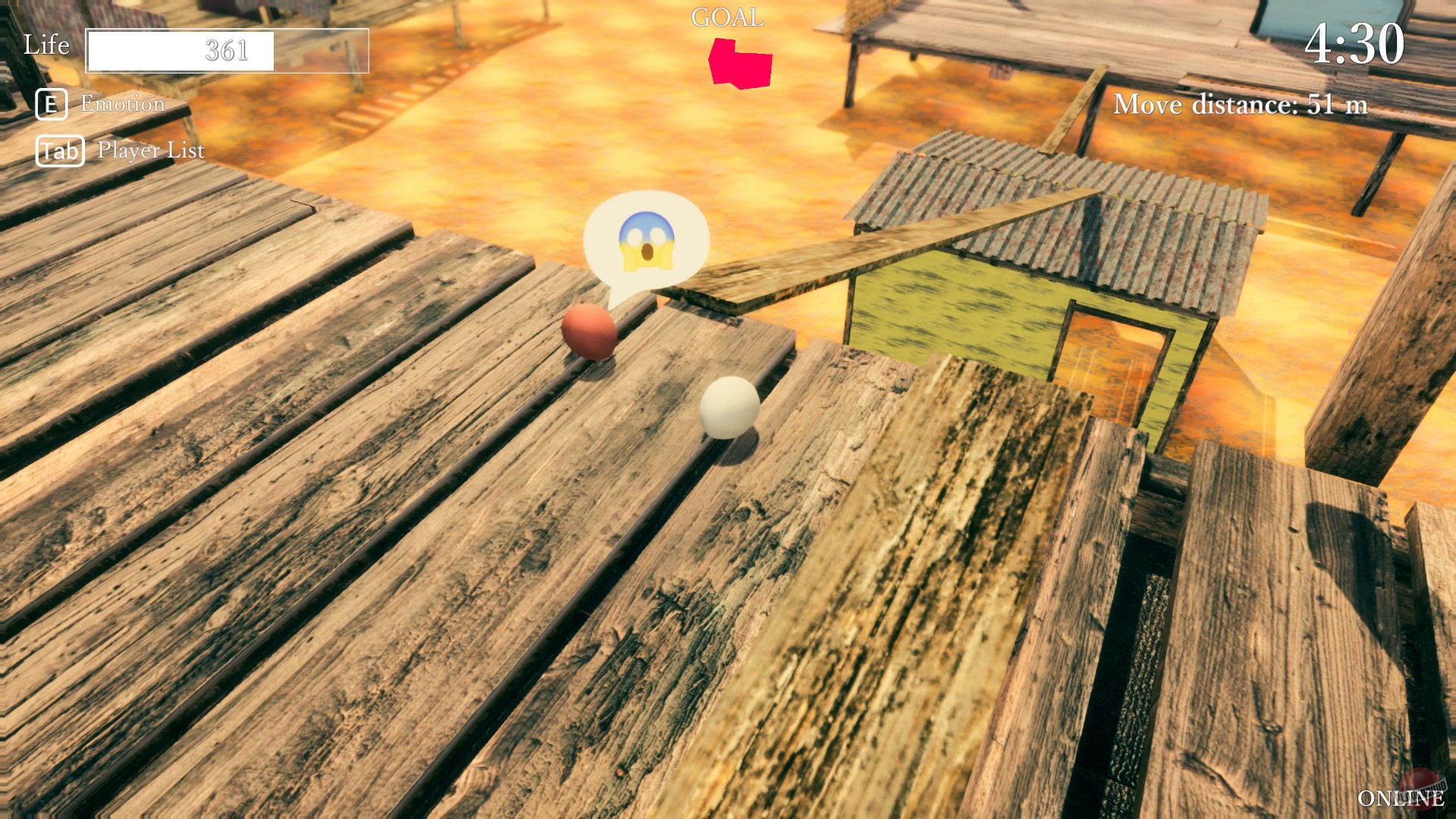Screen dimensions: 1456x819
Task: Click the E Emotion key hint icon
Action: point(51,104)
